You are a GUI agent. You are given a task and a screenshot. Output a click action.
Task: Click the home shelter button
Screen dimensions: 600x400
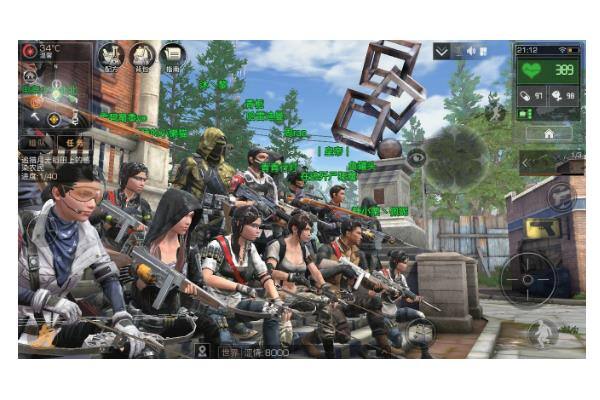tap(549, 133)
